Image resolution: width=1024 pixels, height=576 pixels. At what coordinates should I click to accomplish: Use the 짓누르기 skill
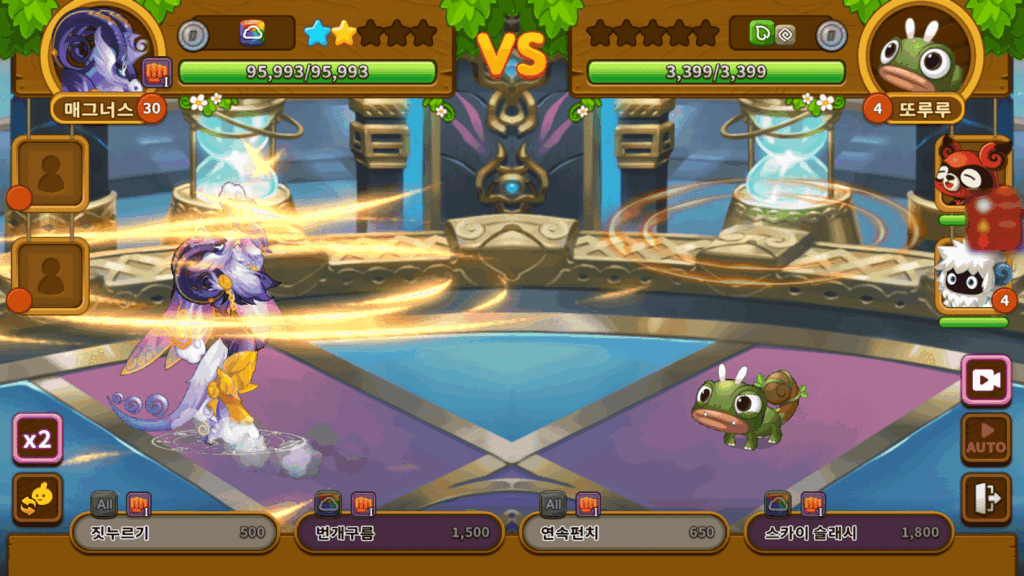174,533
